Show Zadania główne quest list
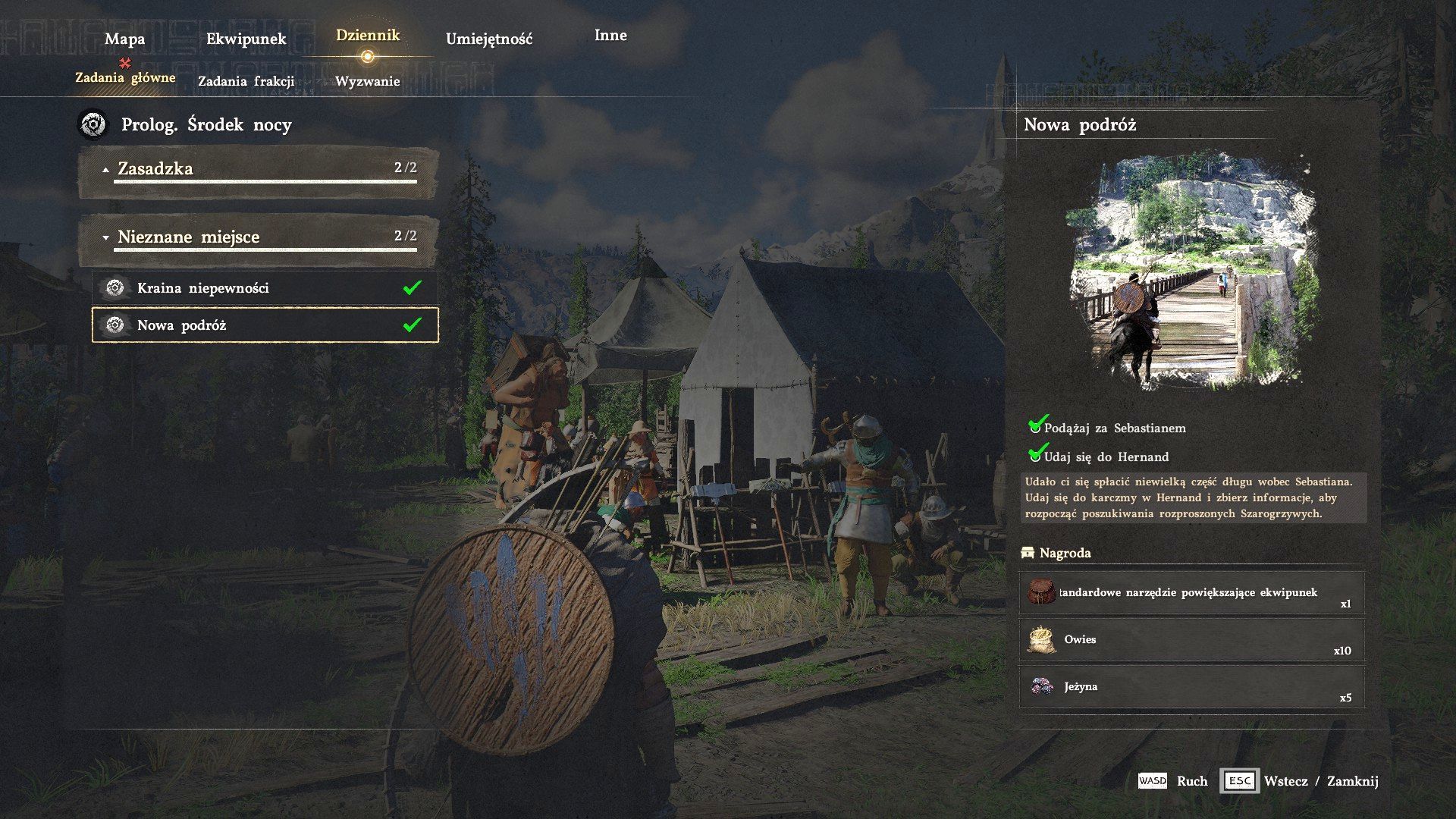 125,77
